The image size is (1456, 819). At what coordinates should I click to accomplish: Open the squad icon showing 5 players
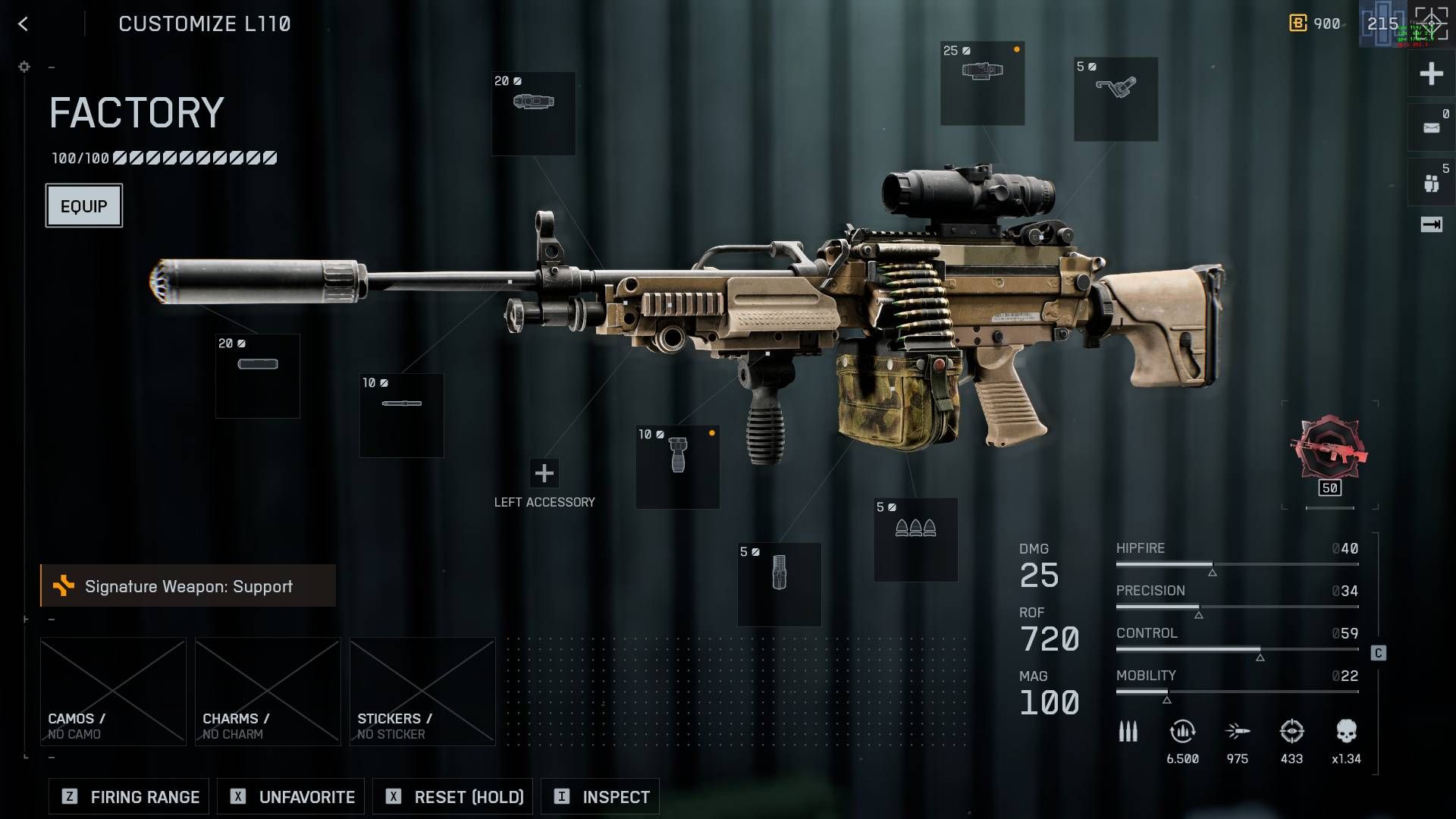click(x=1429, y=180)
